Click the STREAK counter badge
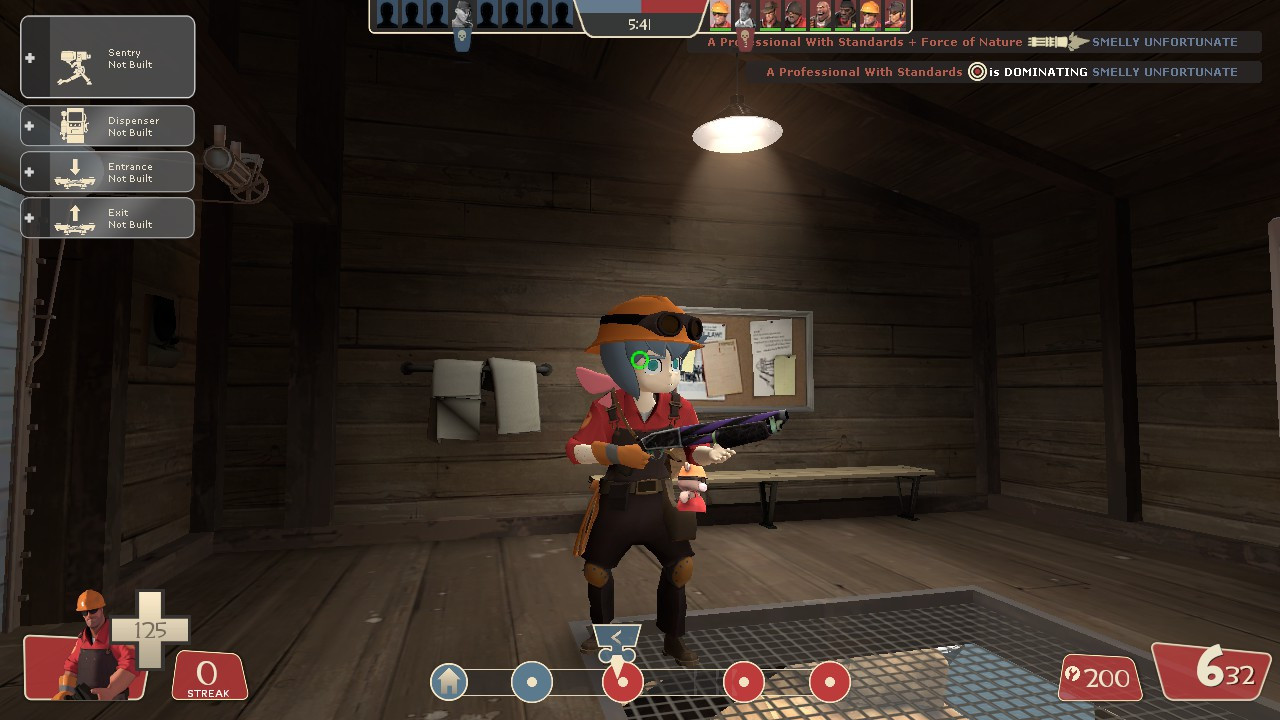Image resolution: width=1280 pixels, height=720 pixels. click(x=208, y=676)
